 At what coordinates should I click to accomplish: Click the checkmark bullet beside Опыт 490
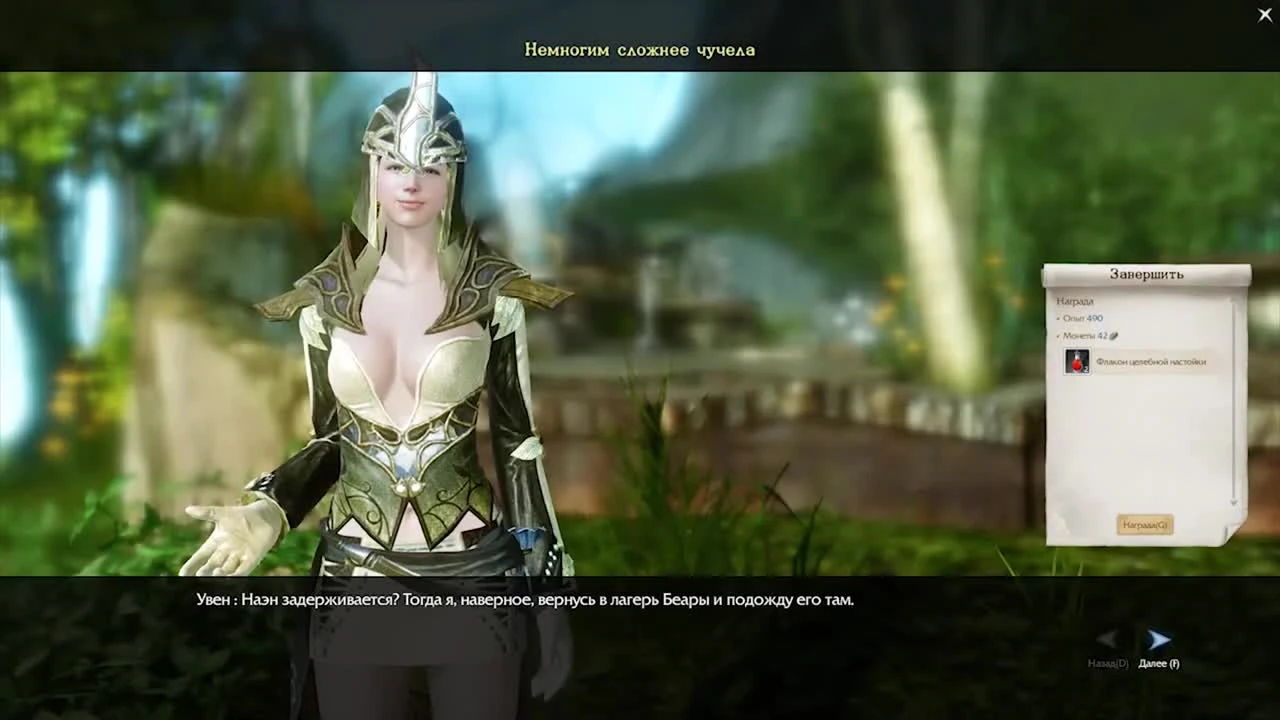(1057, 318)
